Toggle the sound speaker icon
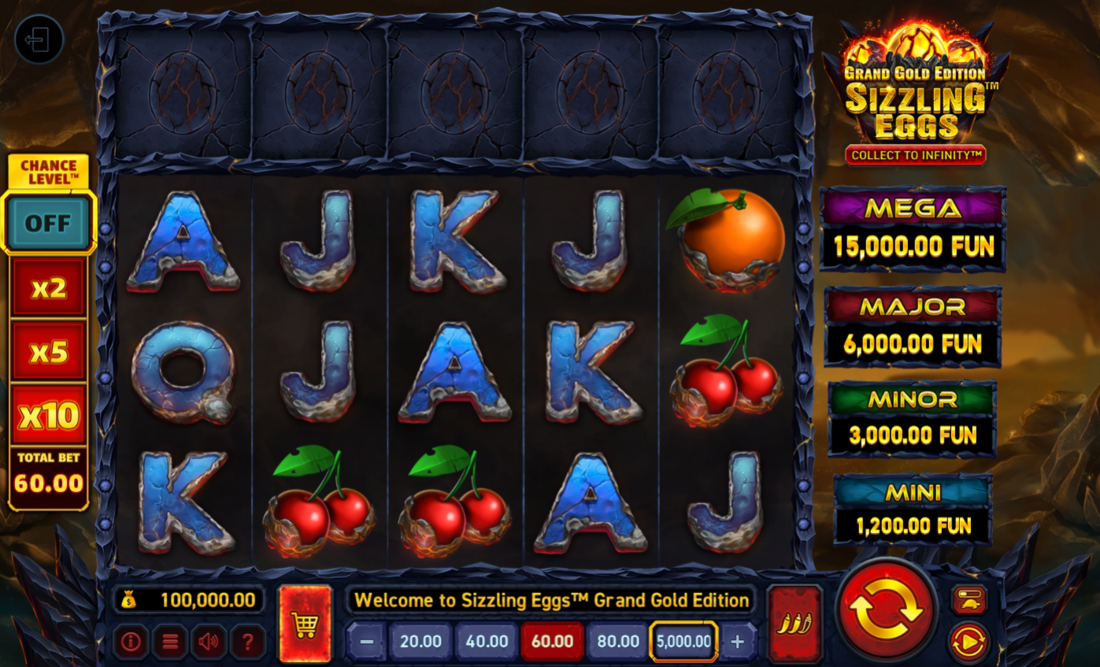Screen dimensions: 1100x667 tap(209, 641)
